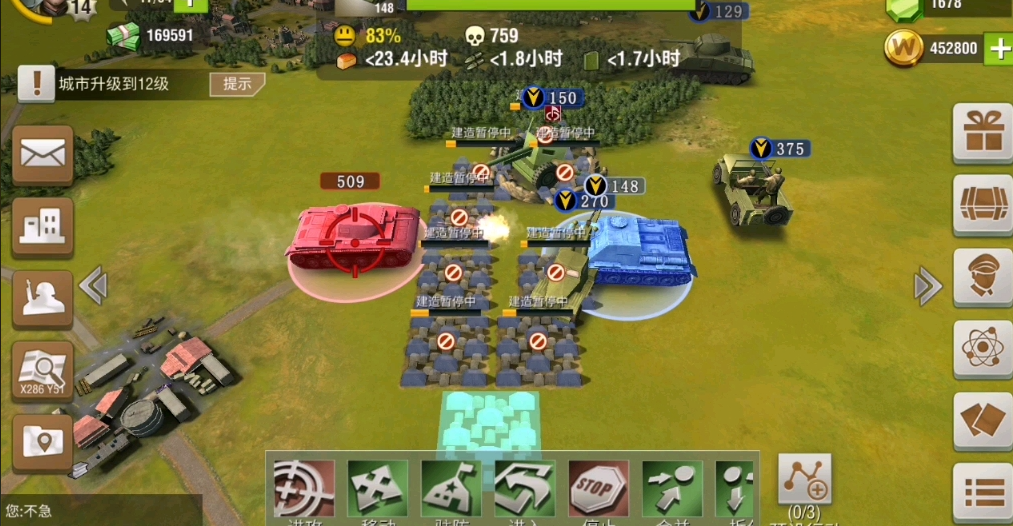Open the waypoint planner button showing 0/3
Screen dimensions: 1013x526
tap(804, 480)
